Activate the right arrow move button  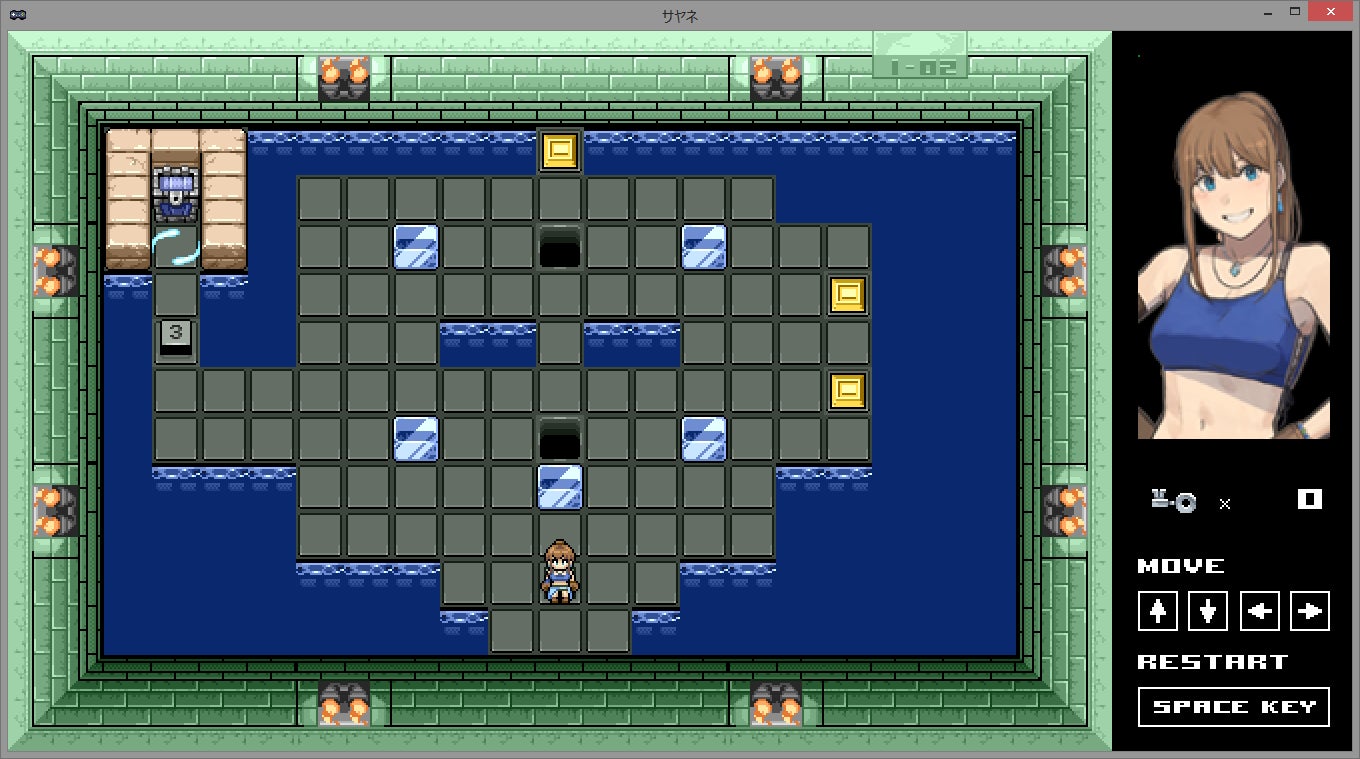(1310, 611)
